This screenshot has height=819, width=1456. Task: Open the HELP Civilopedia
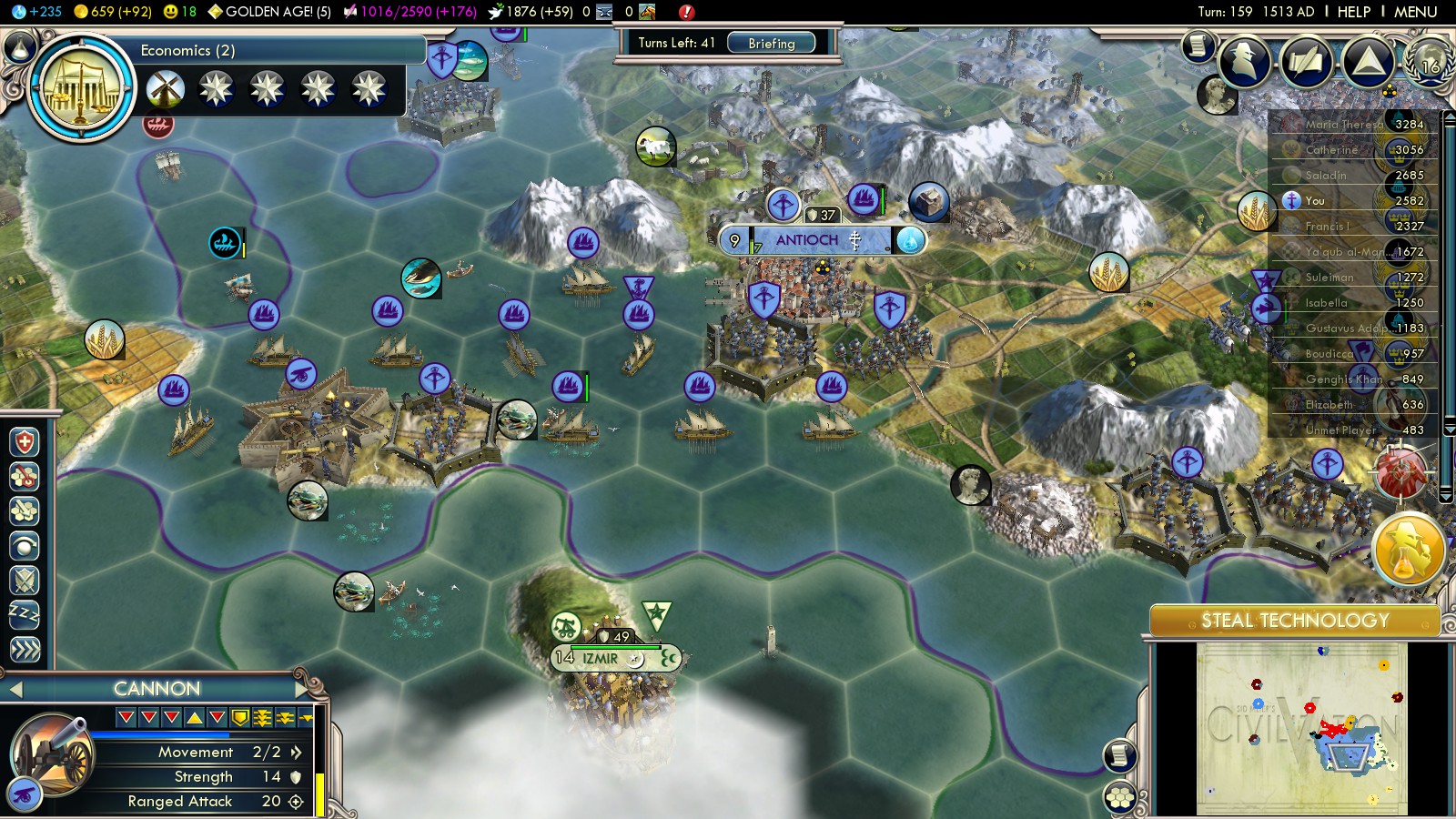(x=1353, y=12)
